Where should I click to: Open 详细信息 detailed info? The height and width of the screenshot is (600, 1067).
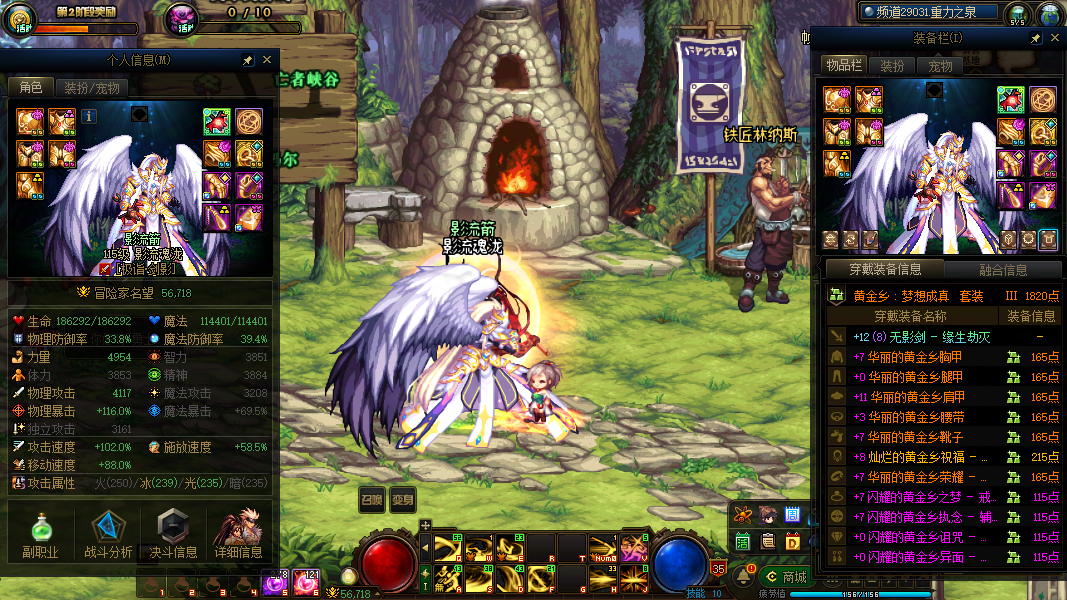(238, 533)
